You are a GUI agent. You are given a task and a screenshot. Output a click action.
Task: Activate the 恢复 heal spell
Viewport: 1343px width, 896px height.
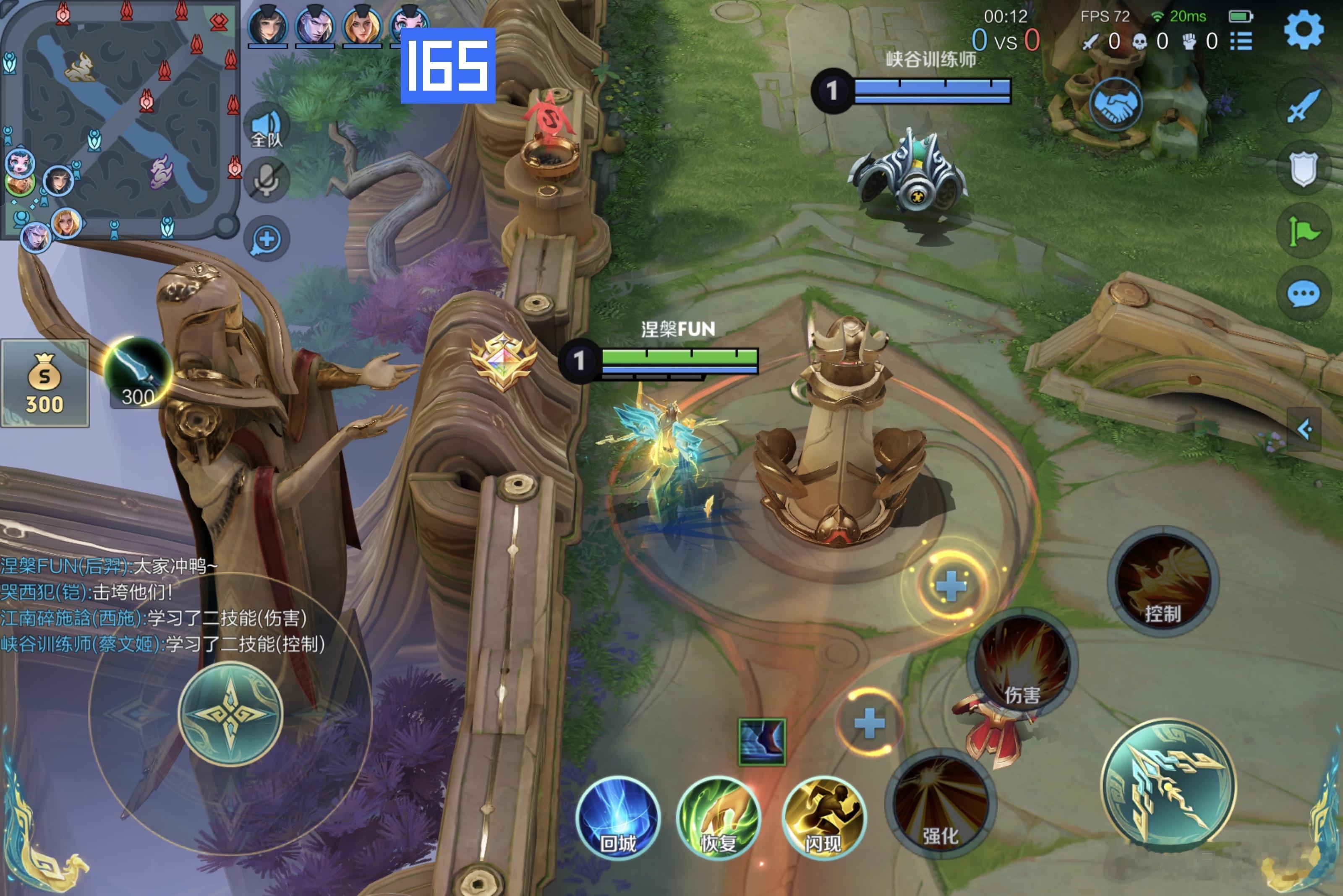718,818
